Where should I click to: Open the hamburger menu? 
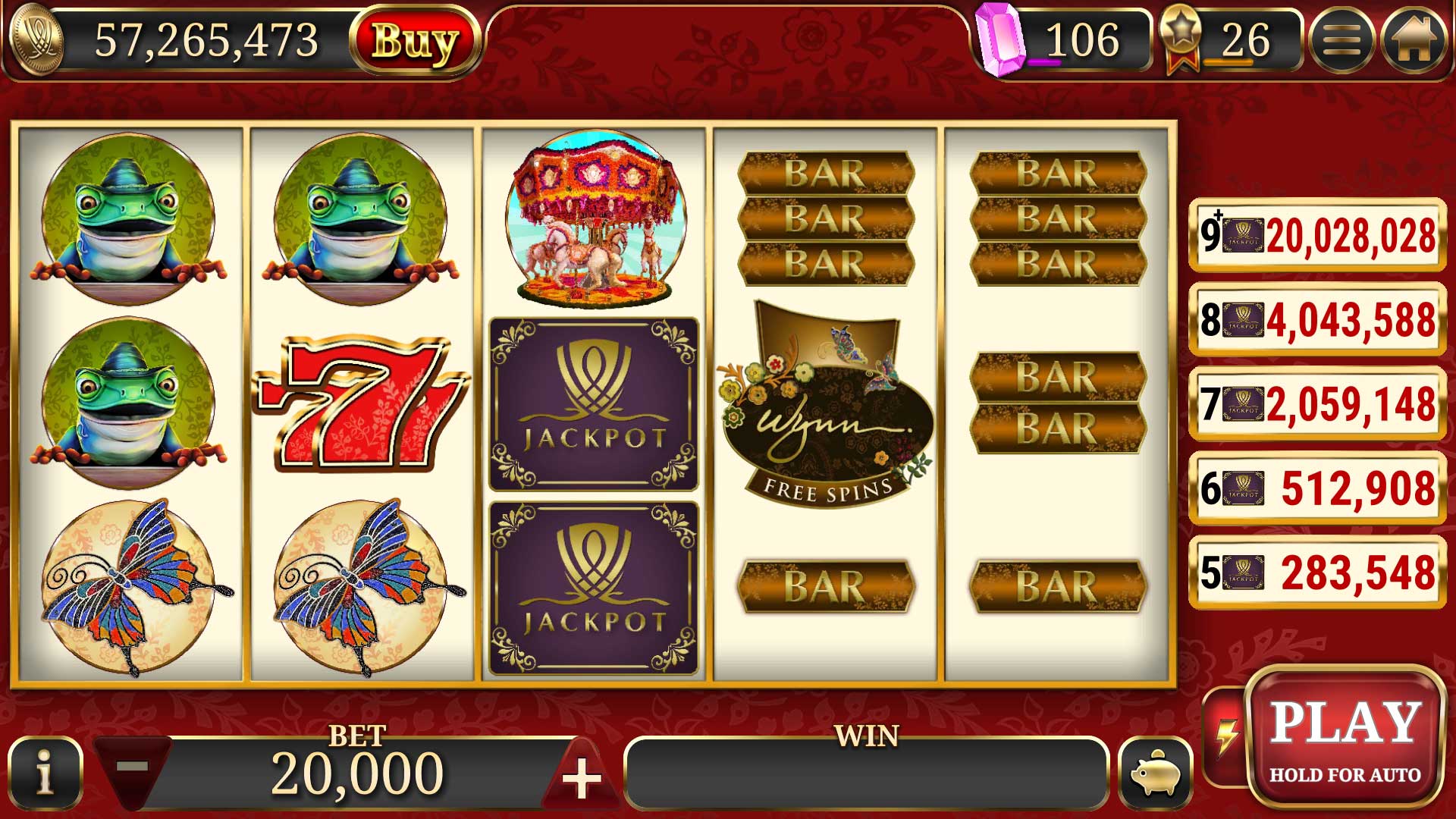click(1341, 40)
